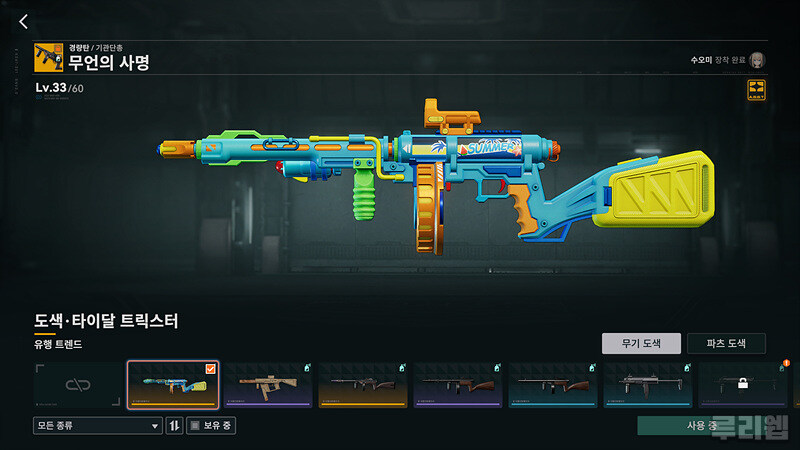Open the orange emblem icon below the portrait
This screenshot has height=450, width=800.
pyautogui.click(x=756, y=90)
